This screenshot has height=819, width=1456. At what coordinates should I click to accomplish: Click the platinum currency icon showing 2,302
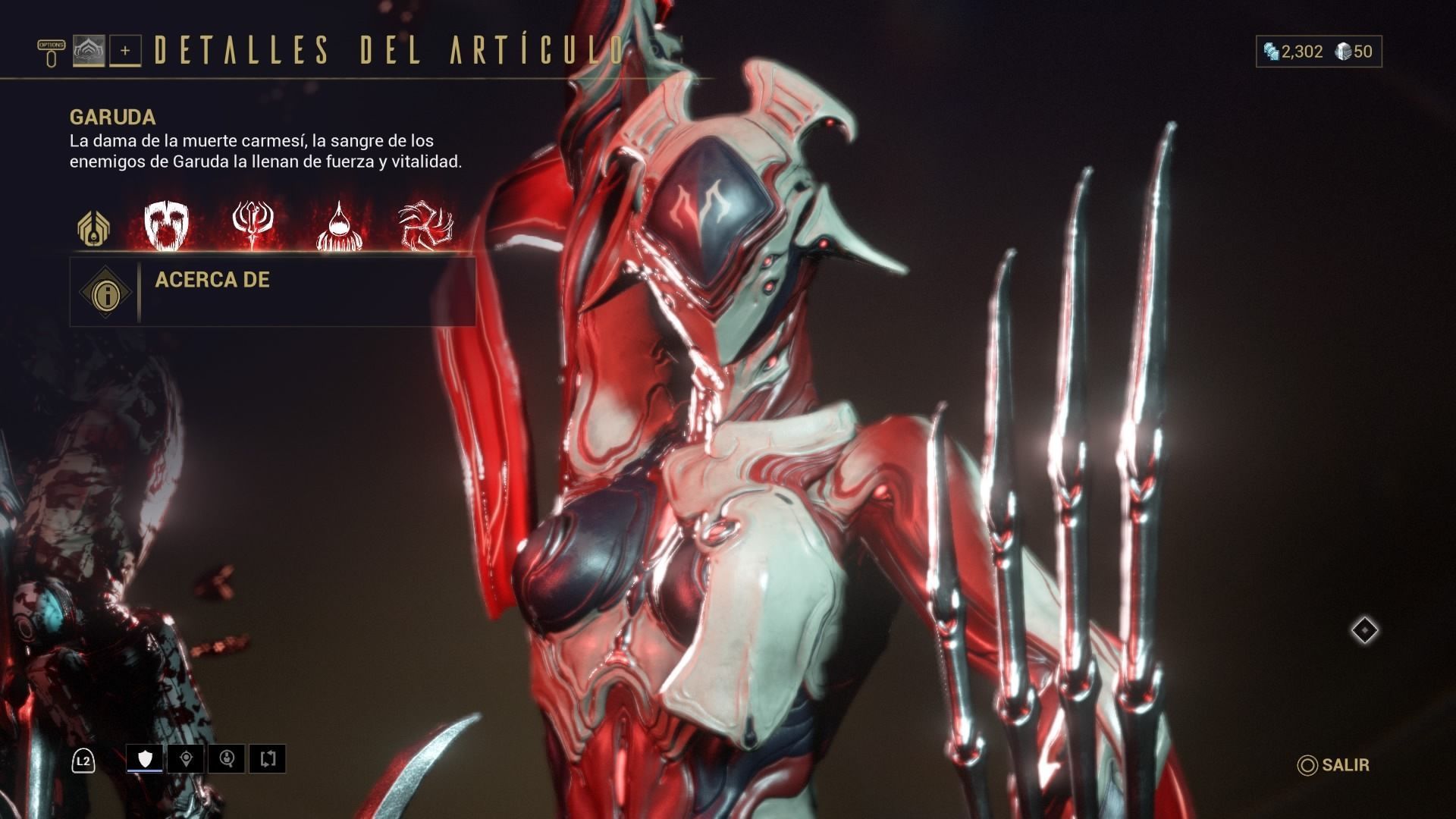tap(1272, 52)
